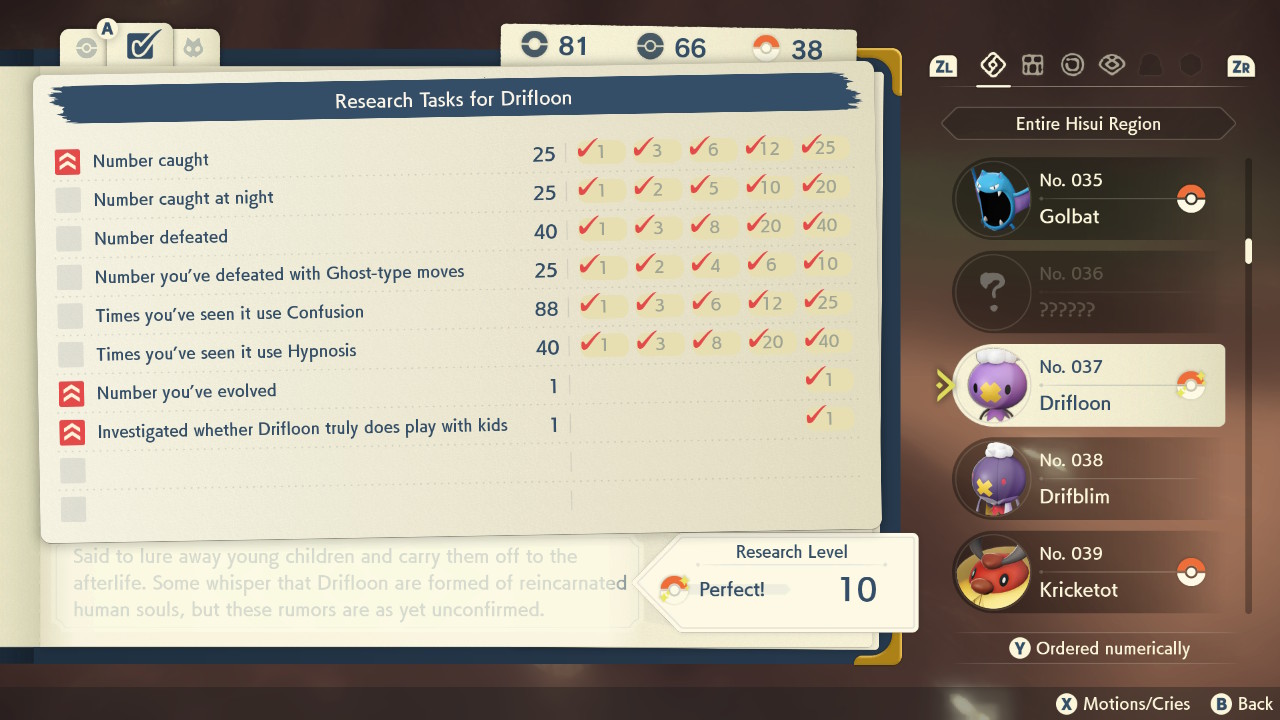Switch to the checkmark Research Tasks tab
The image size is (1280, 720).
coord(140,46)
